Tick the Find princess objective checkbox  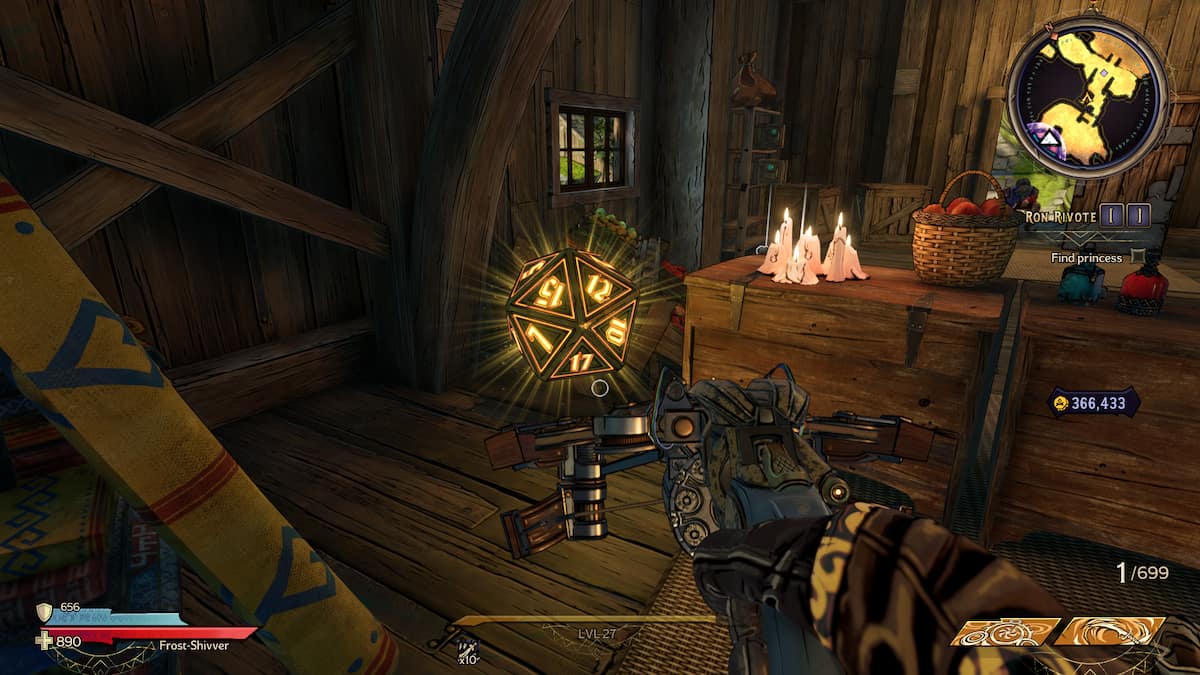click(x=1135, y=257)
